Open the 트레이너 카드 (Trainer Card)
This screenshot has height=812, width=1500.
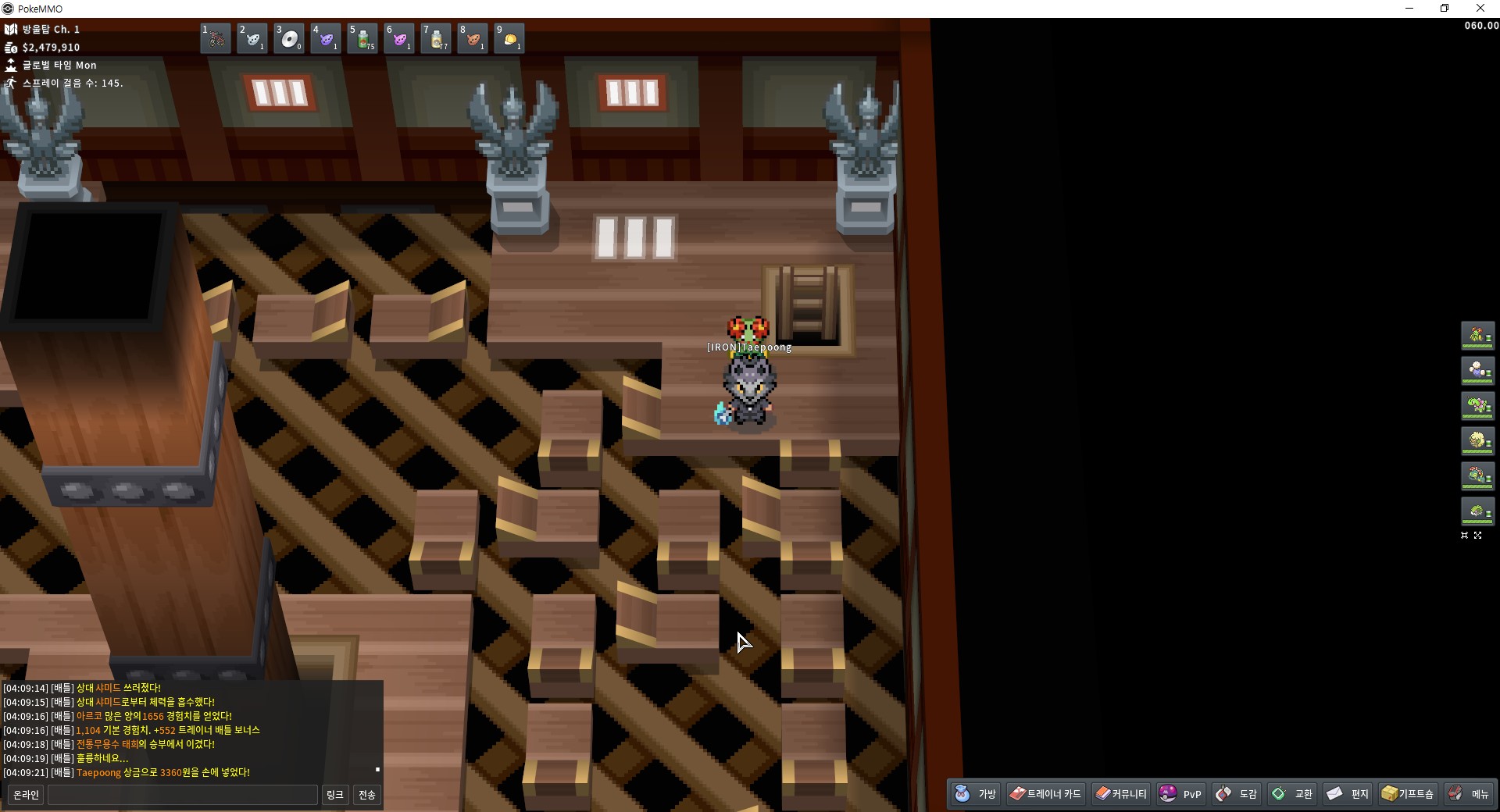tap(1045, 794)
